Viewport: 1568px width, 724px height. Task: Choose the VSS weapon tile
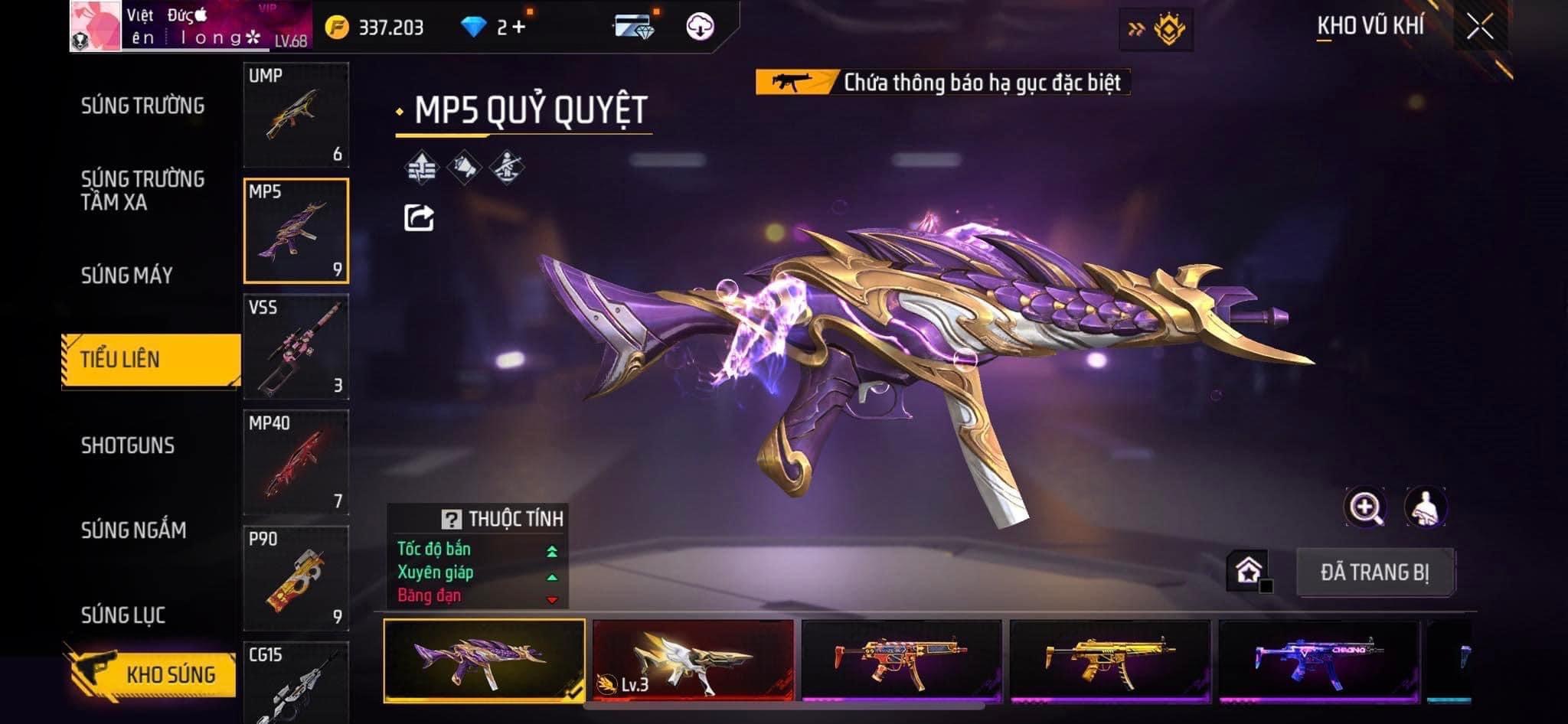[x=296, y=347]
